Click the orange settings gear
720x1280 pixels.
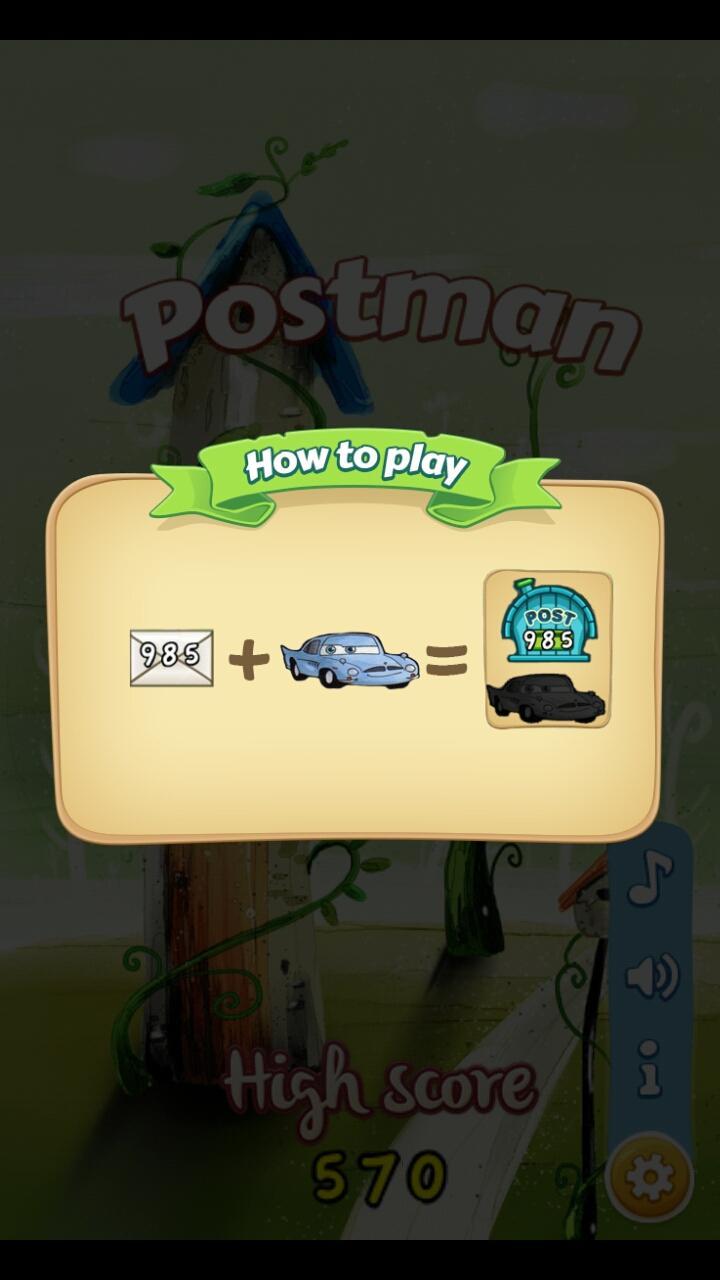(649, 1176)
